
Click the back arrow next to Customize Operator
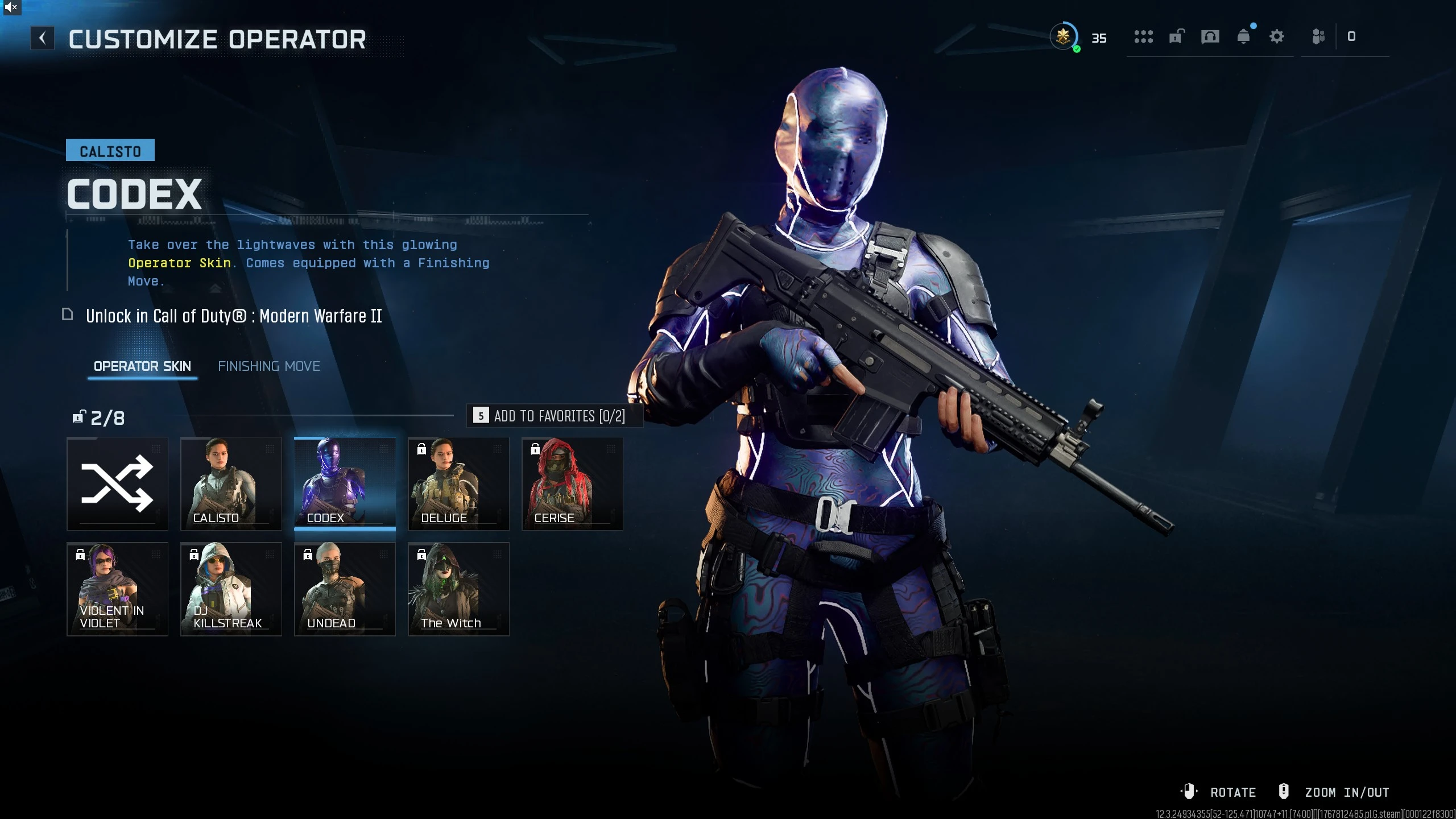click(43, 38)
